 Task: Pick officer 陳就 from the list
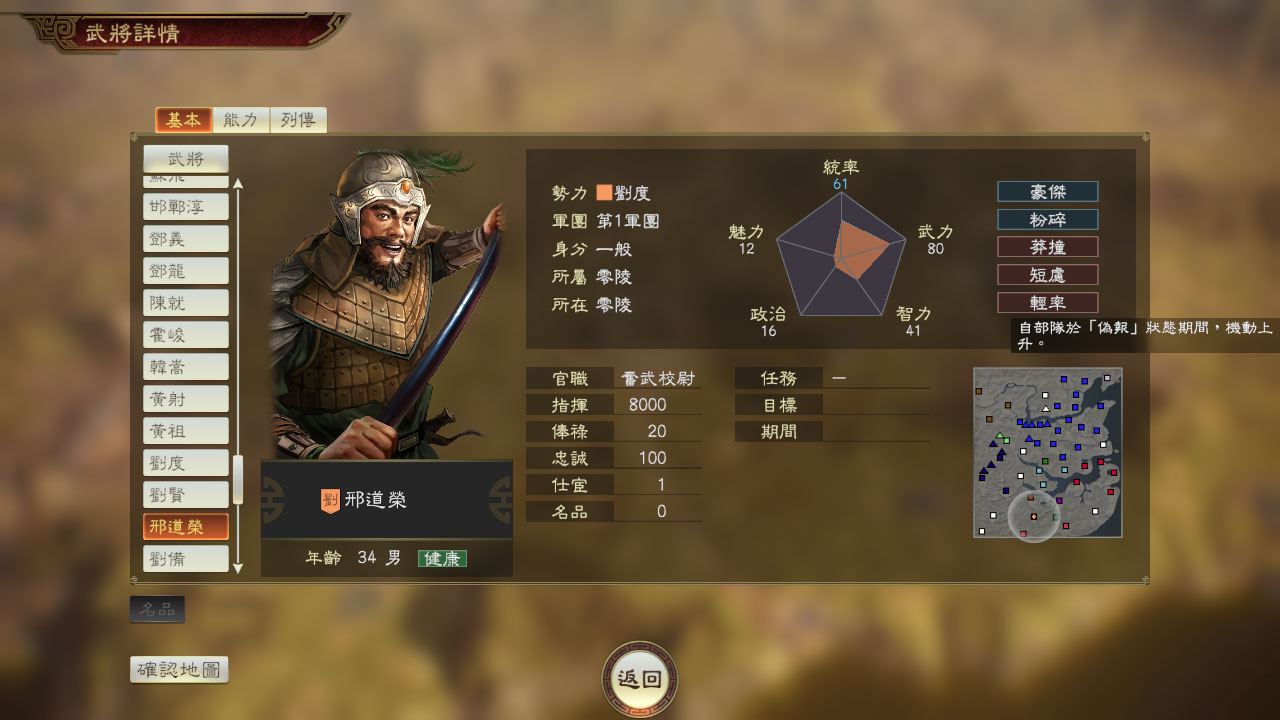point(186,303)
